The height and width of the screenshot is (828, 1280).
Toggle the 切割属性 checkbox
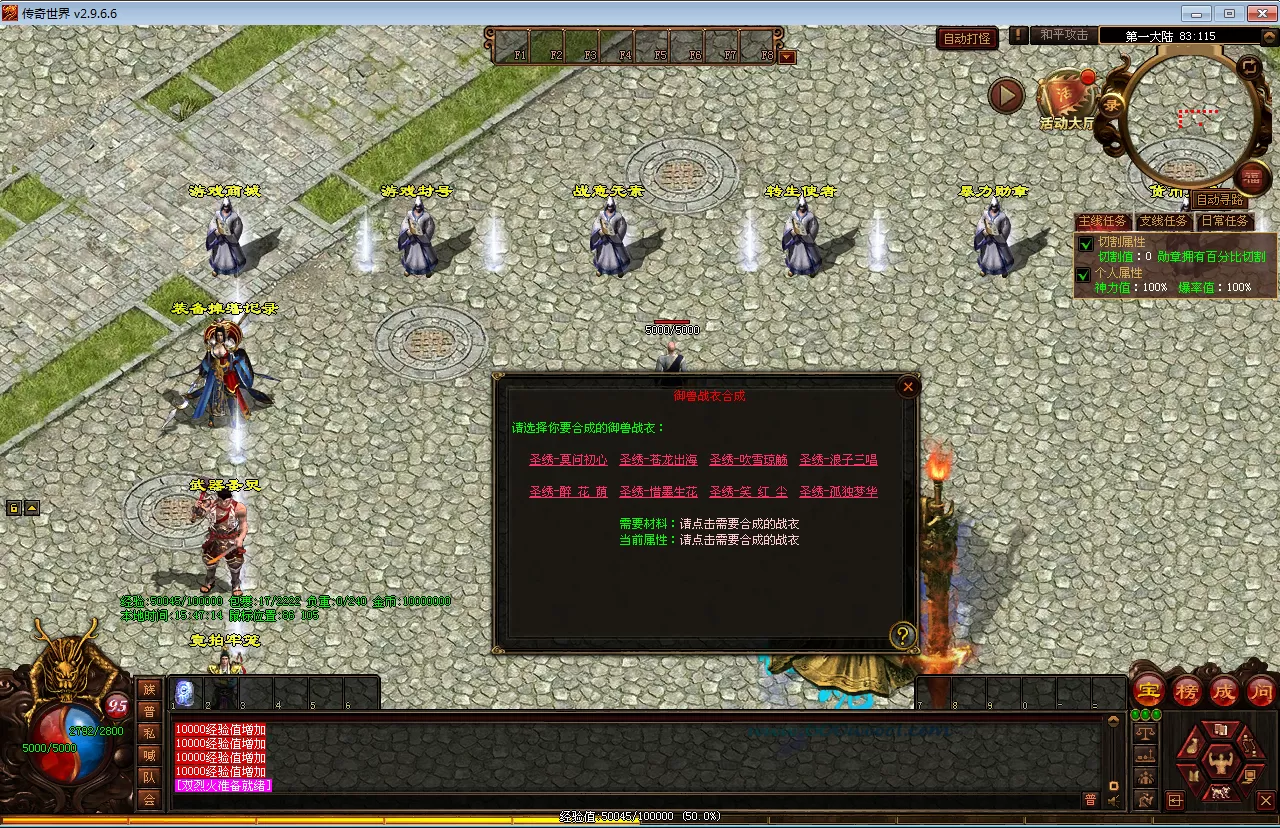tap(1085, 243)
